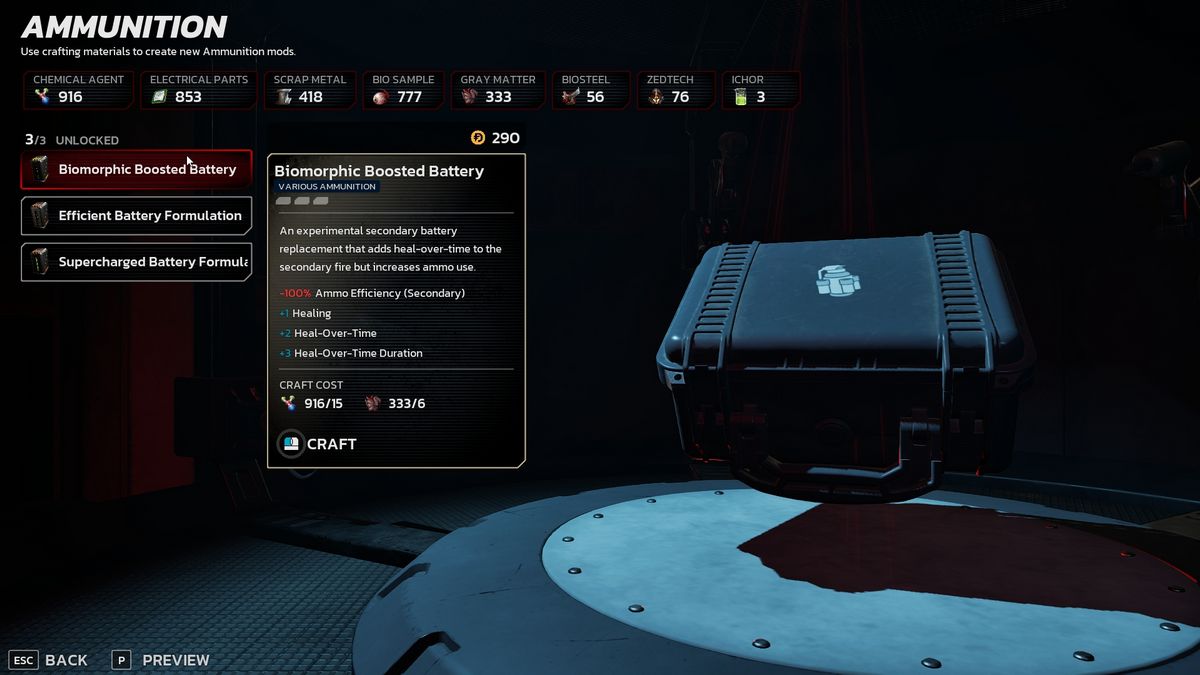Choose Efficient Battery Formulation from the list
Screen dimensions: 1200x675
137,216
